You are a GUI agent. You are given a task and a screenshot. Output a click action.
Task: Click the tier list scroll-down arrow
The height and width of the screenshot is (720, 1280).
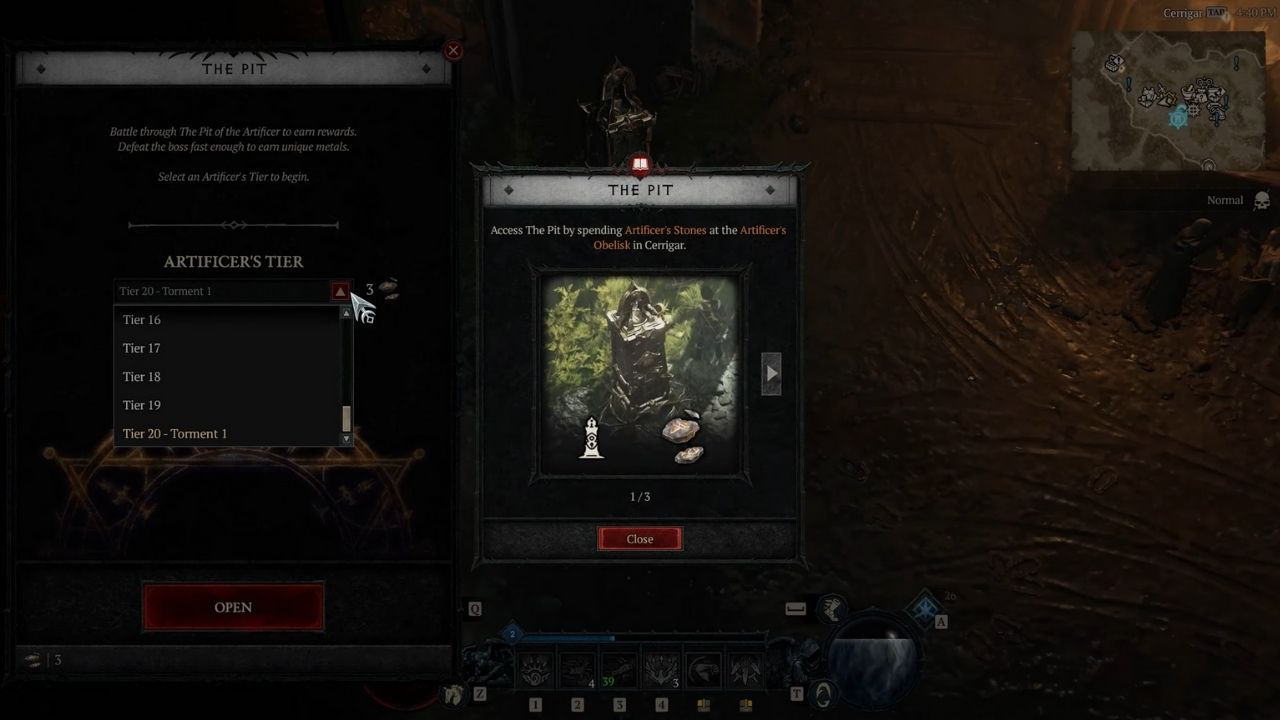click(347, 439)
